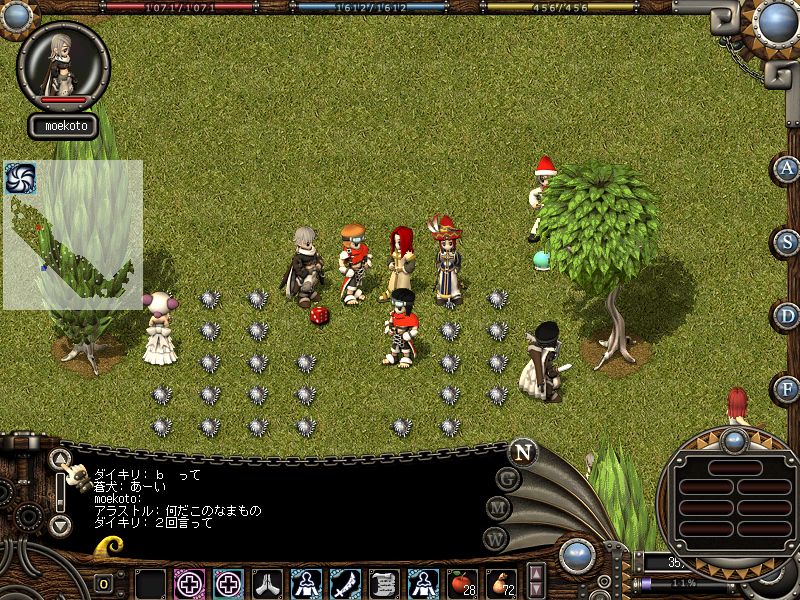Open the translucent minimap overlay

73,235
